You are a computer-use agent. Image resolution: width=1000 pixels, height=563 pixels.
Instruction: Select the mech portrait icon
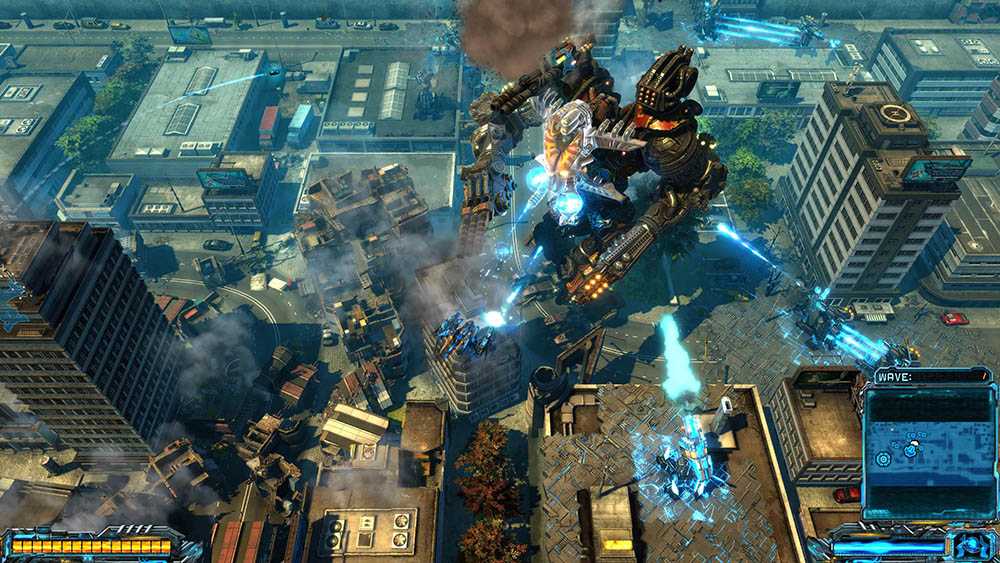[971, 546]
